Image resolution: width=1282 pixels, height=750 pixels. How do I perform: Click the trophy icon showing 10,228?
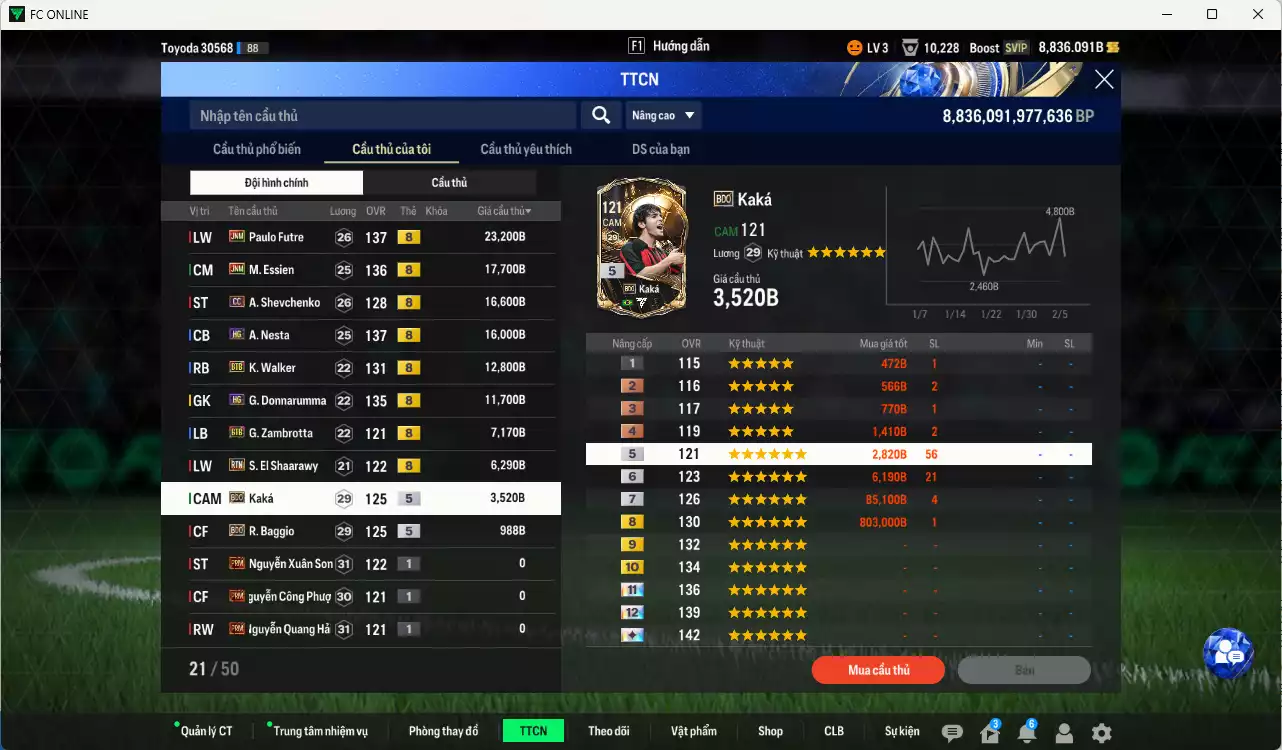[x=909, y=46]
